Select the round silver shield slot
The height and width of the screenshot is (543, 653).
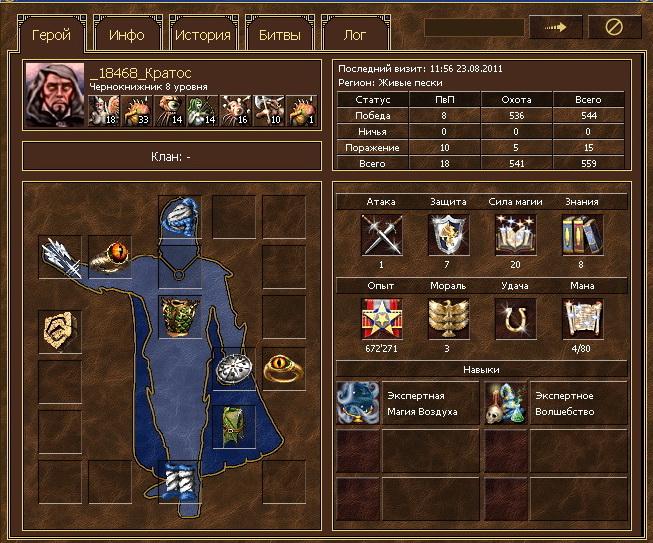coord(234,367)
